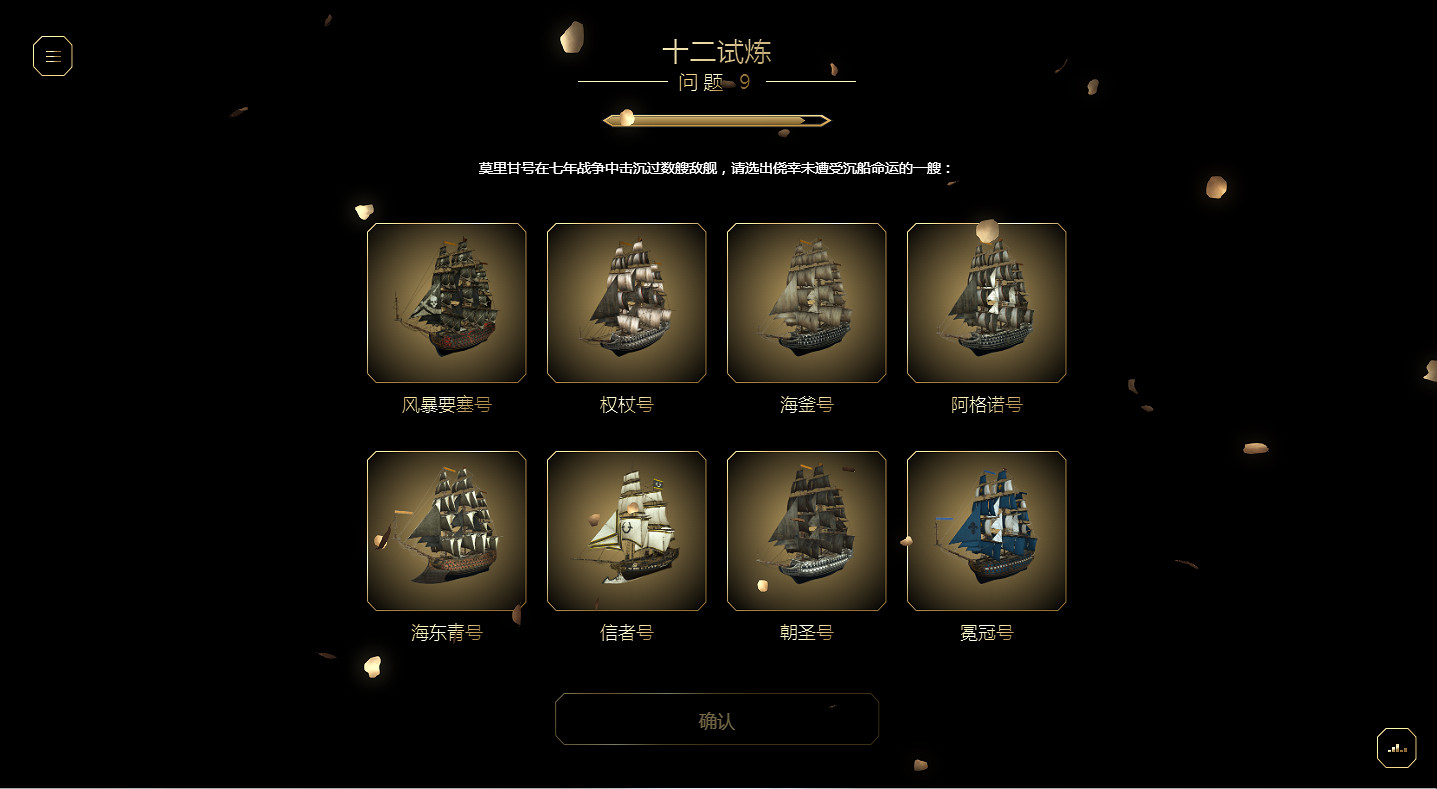The image size is (1437, 789).
Task: Click the 冕冠号 label below the ship
Action: tap(986, 632)
